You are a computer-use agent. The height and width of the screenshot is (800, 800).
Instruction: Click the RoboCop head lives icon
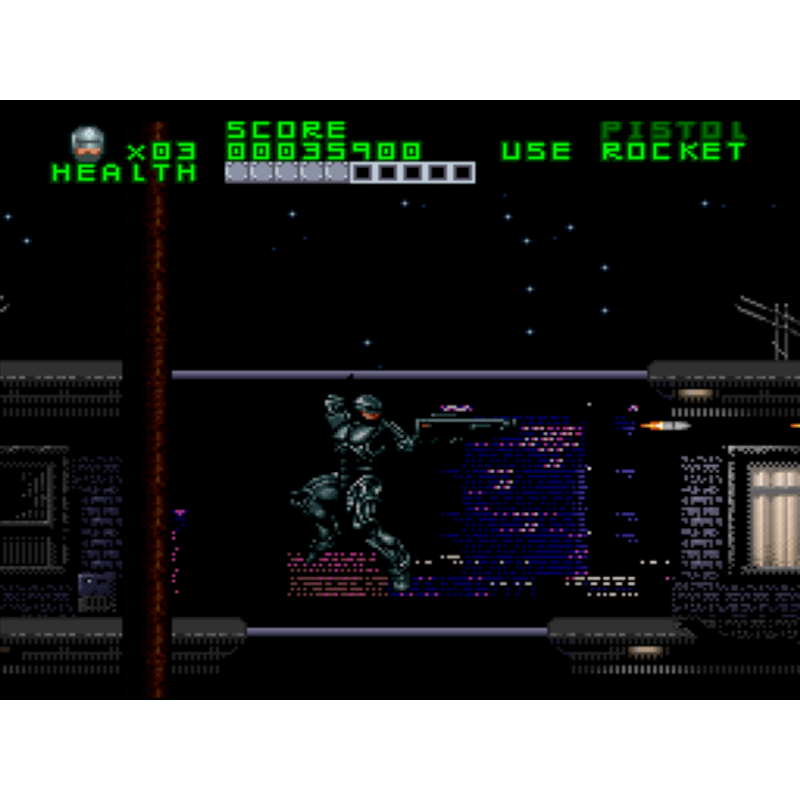88,144
